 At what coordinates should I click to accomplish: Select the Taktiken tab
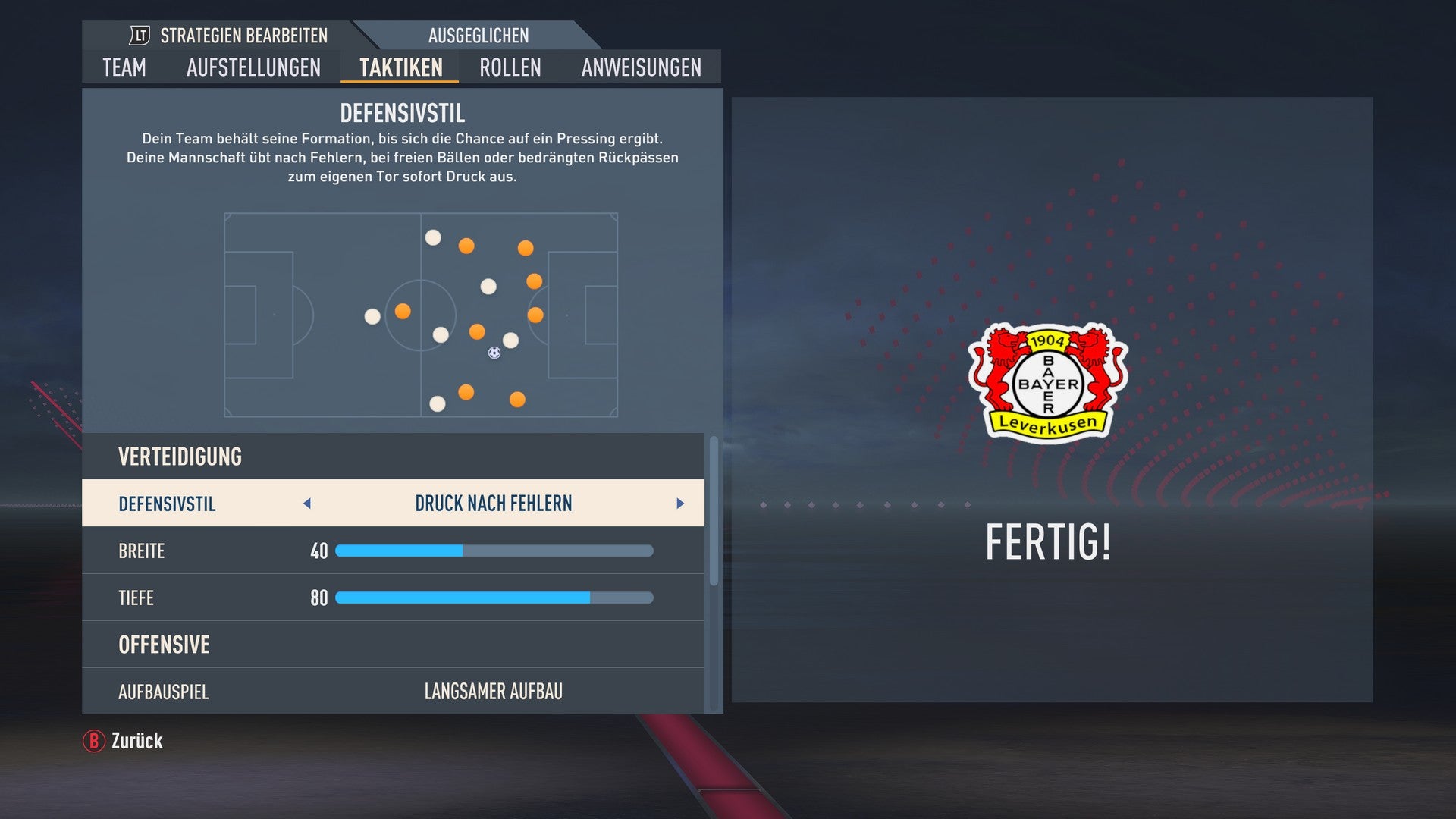(x=400, y=67)
